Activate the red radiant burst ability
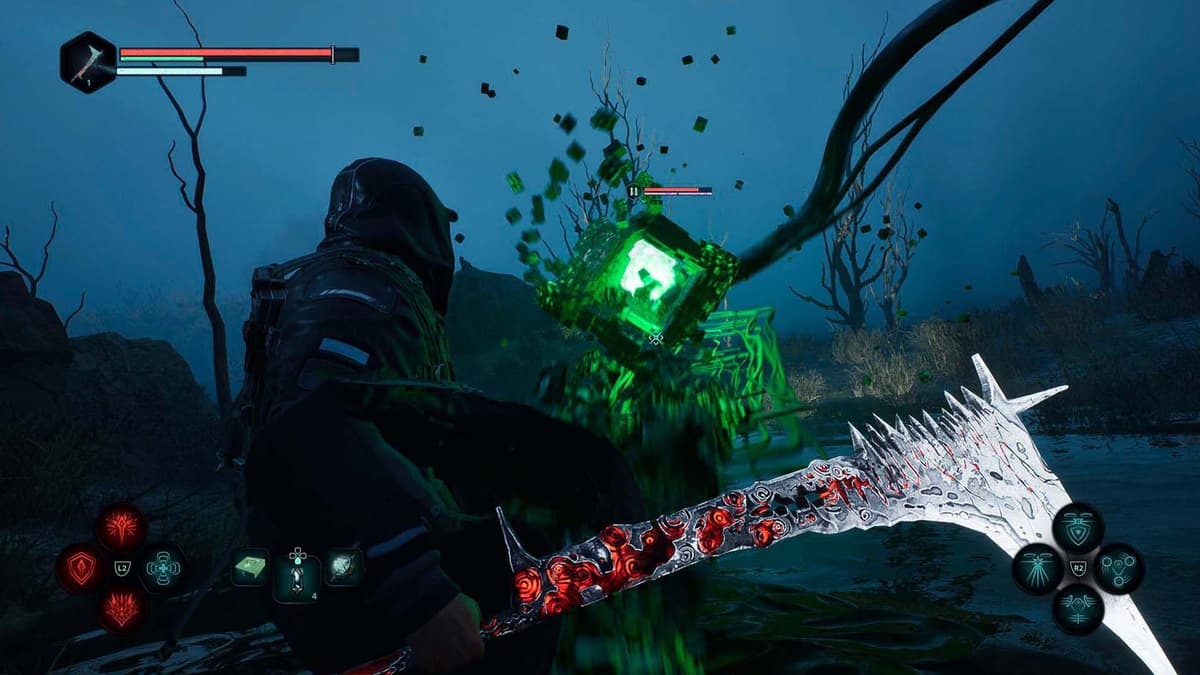 121,528
